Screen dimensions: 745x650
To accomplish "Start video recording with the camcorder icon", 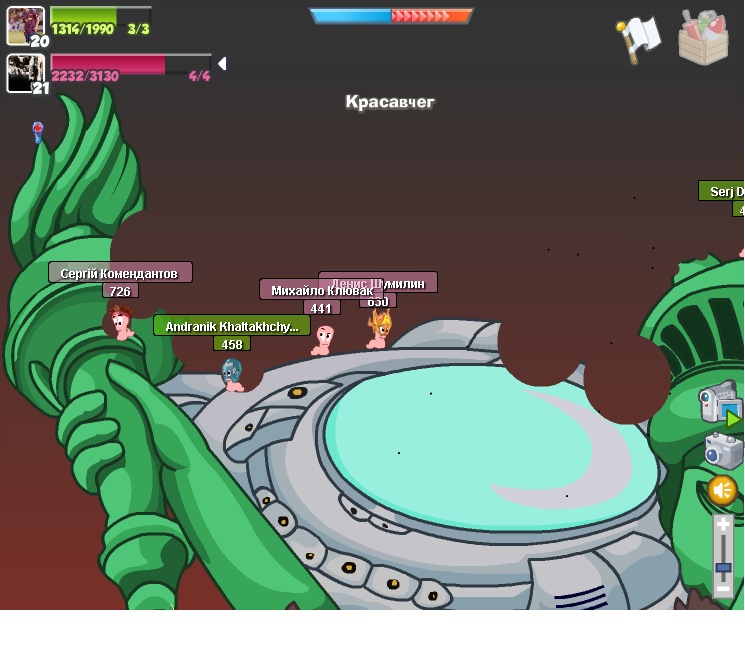I will [x=719, y=403].
